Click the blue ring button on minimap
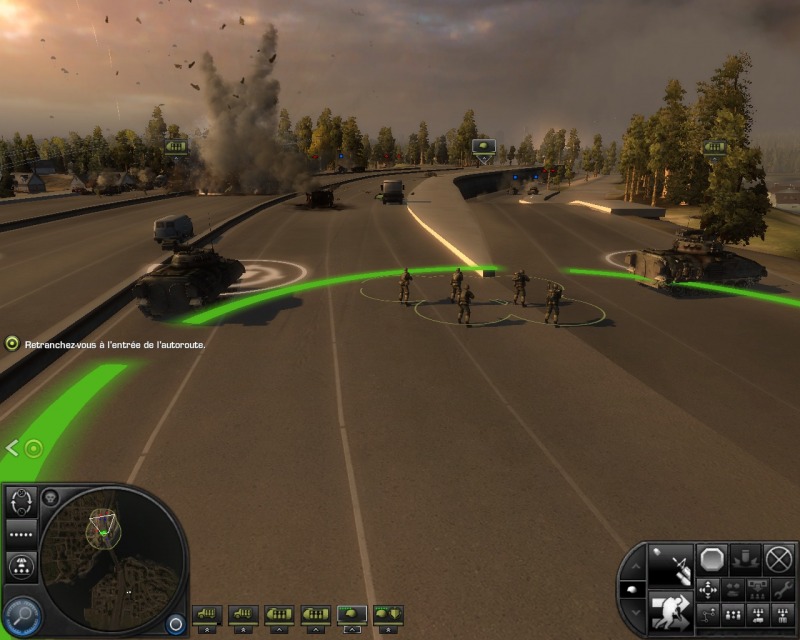This screenshot has width=800, height=640. (175, 622)
